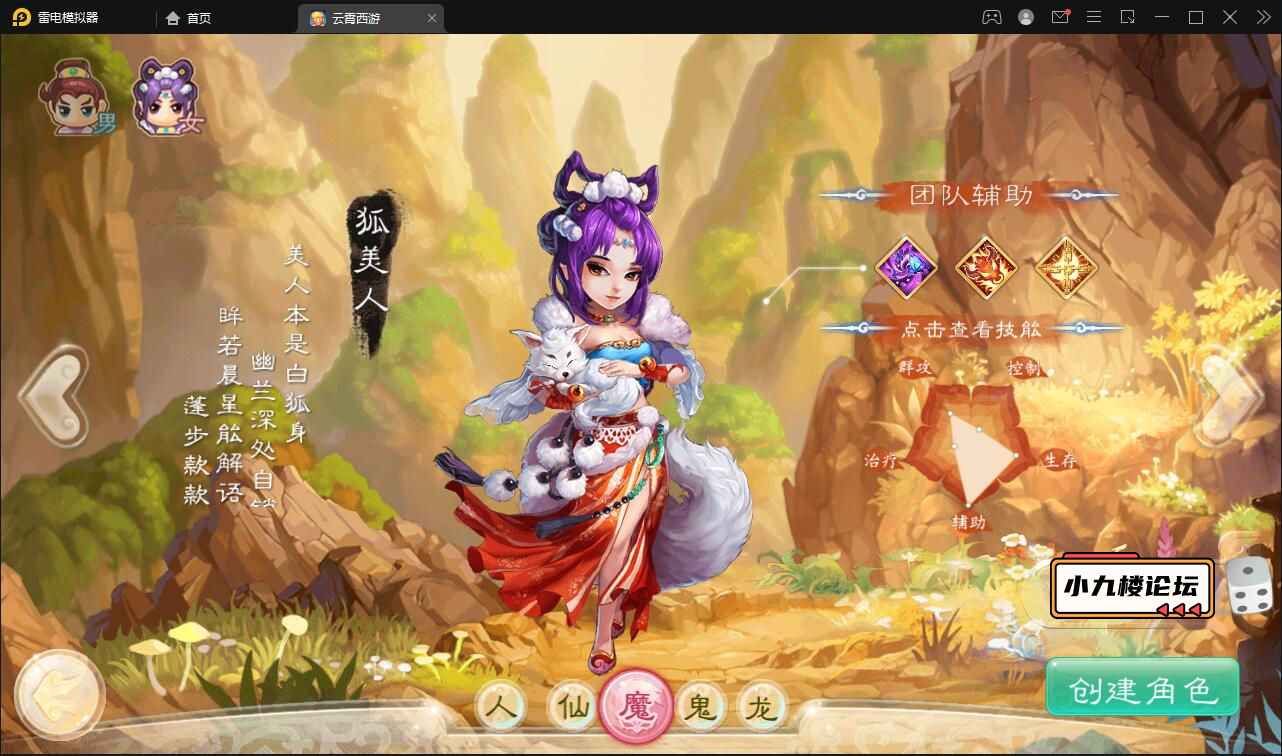This screenshot has height=756, width=1282.
Task: View the purple fox skill icon
Action: pyautogui.click(x=906, y=267)
